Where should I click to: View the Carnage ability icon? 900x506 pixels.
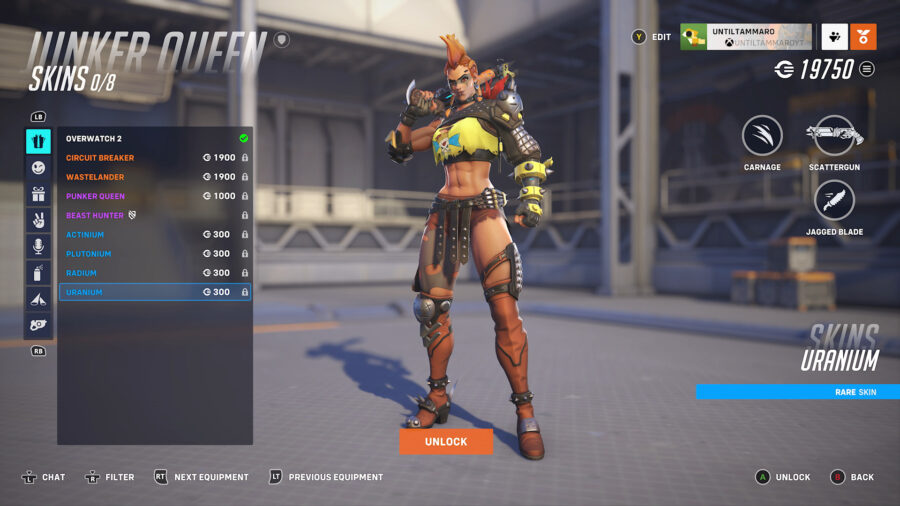(762, 136)
